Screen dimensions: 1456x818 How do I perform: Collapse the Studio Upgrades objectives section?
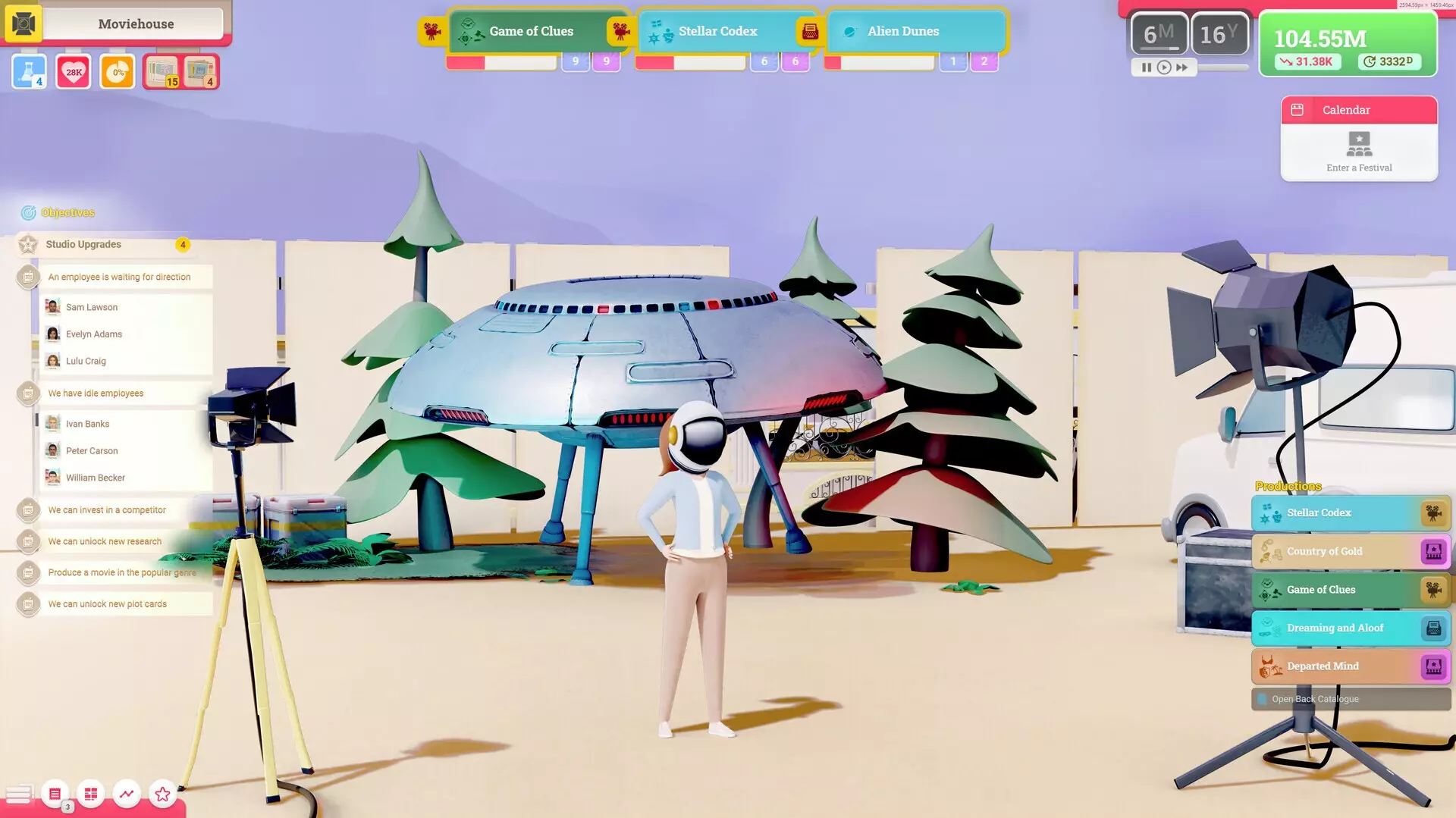(84, 244)
